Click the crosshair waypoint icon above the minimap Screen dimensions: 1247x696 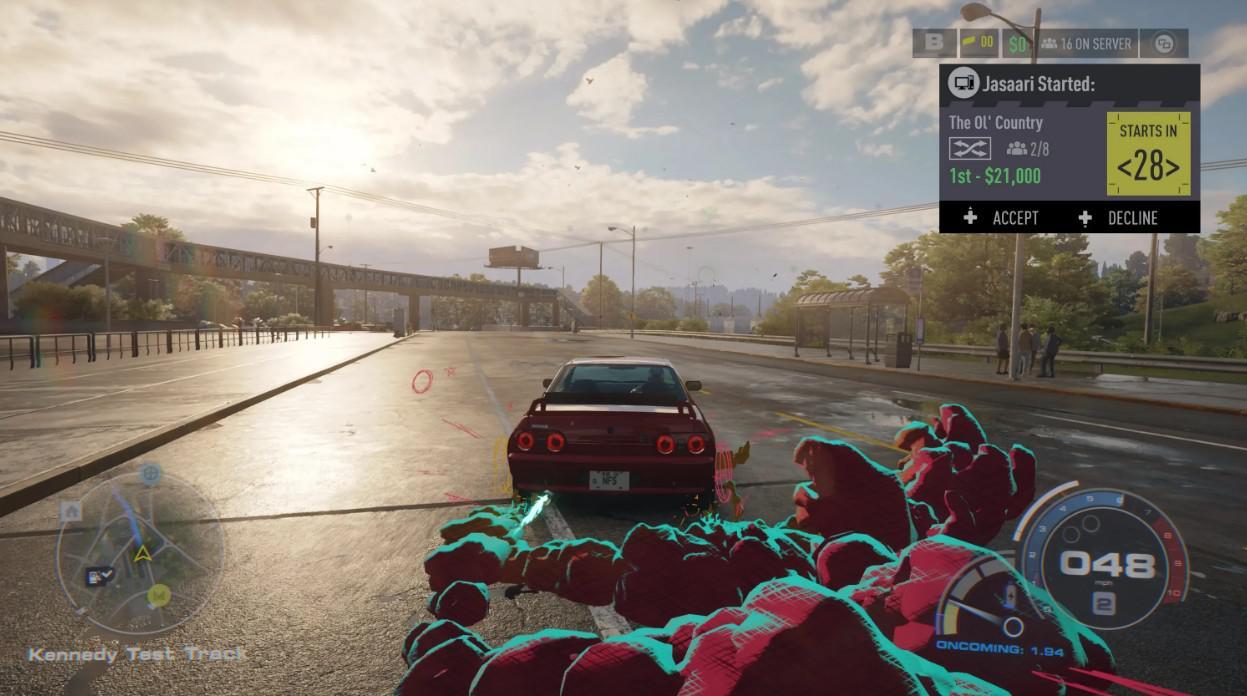(x=150, y=473)
